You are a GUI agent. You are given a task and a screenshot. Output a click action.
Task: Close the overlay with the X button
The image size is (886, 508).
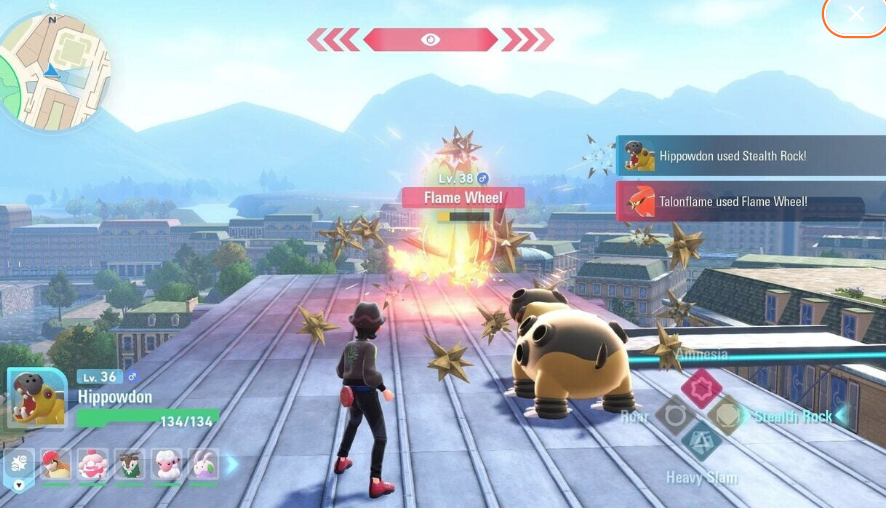click(x=855, y=14)
